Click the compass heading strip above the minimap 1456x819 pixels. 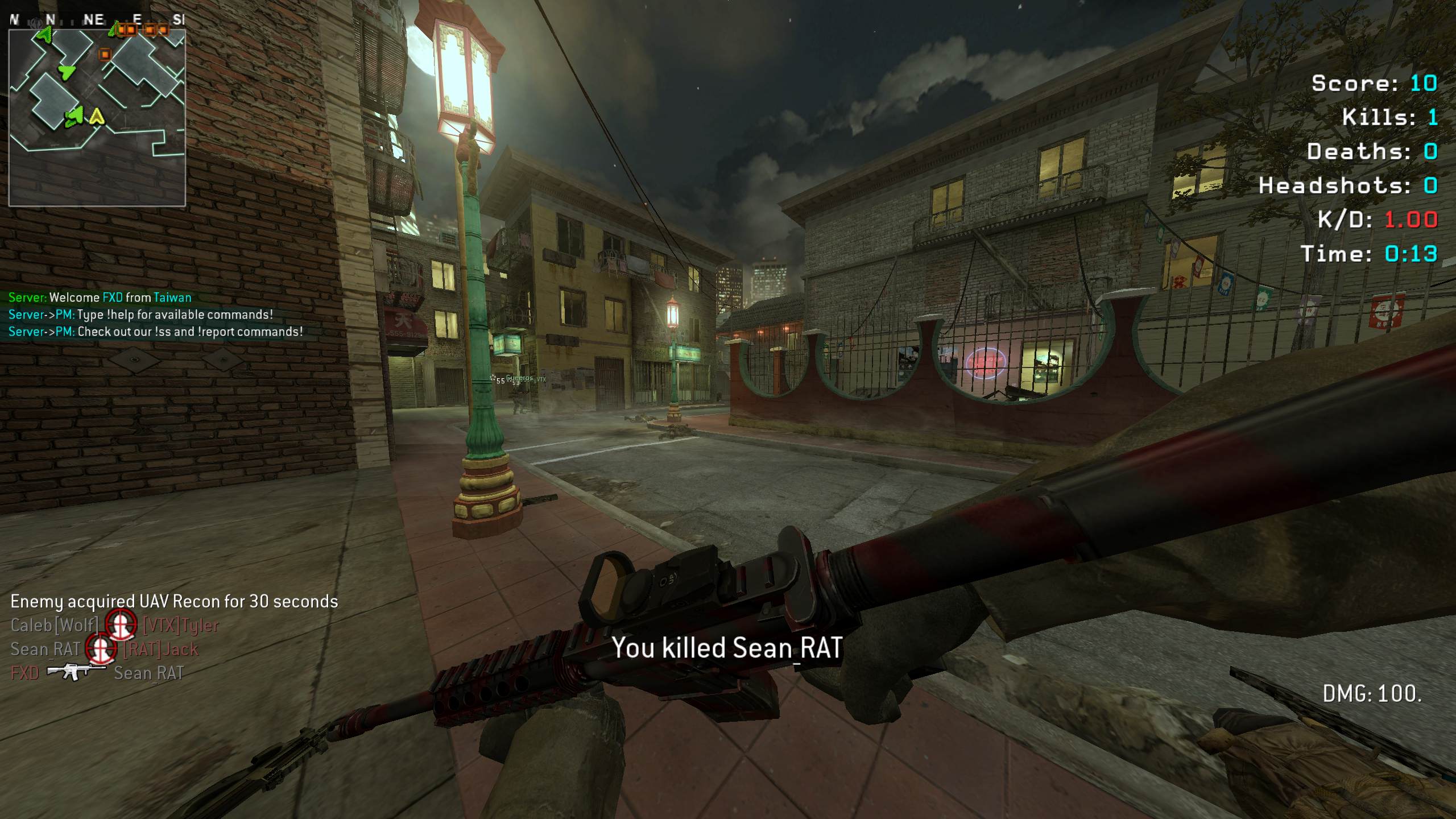point(97,20)
